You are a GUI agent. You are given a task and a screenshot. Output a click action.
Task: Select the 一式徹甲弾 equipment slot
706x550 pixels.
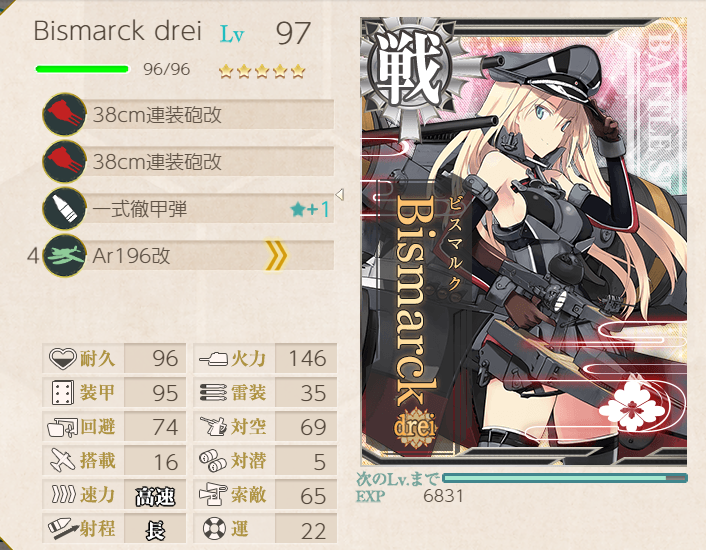point(190,209)
